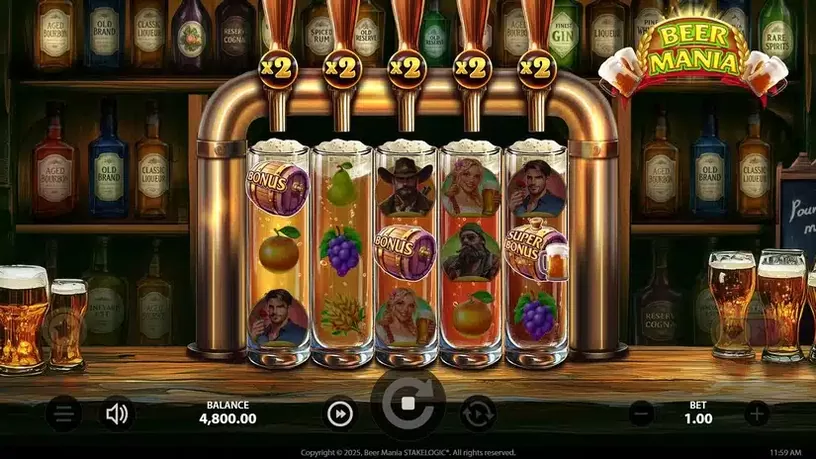
Task: Open the hamburger menu
Action: (x=62, y=414)
